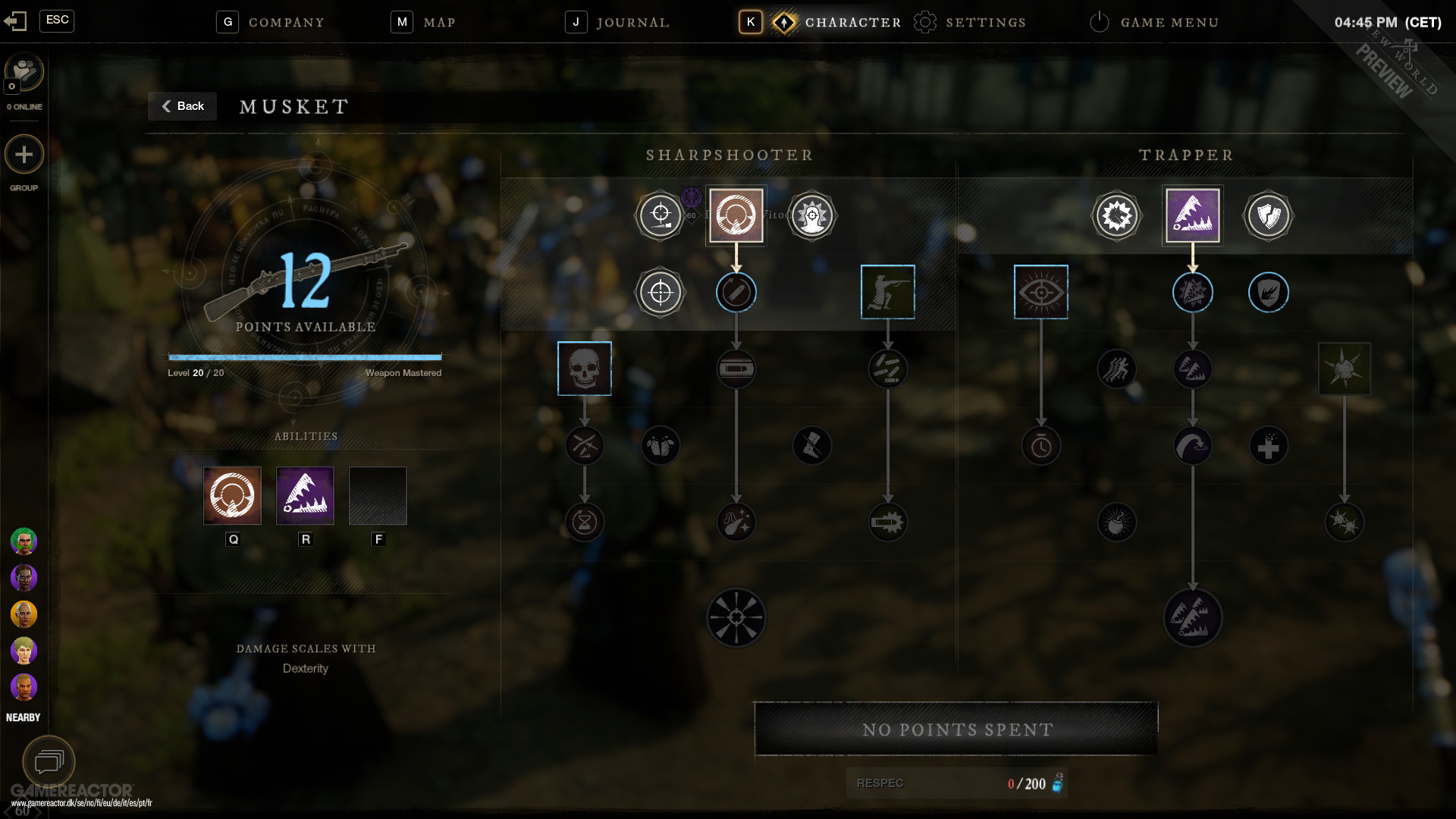Select the Character tab

pos(852,23)
